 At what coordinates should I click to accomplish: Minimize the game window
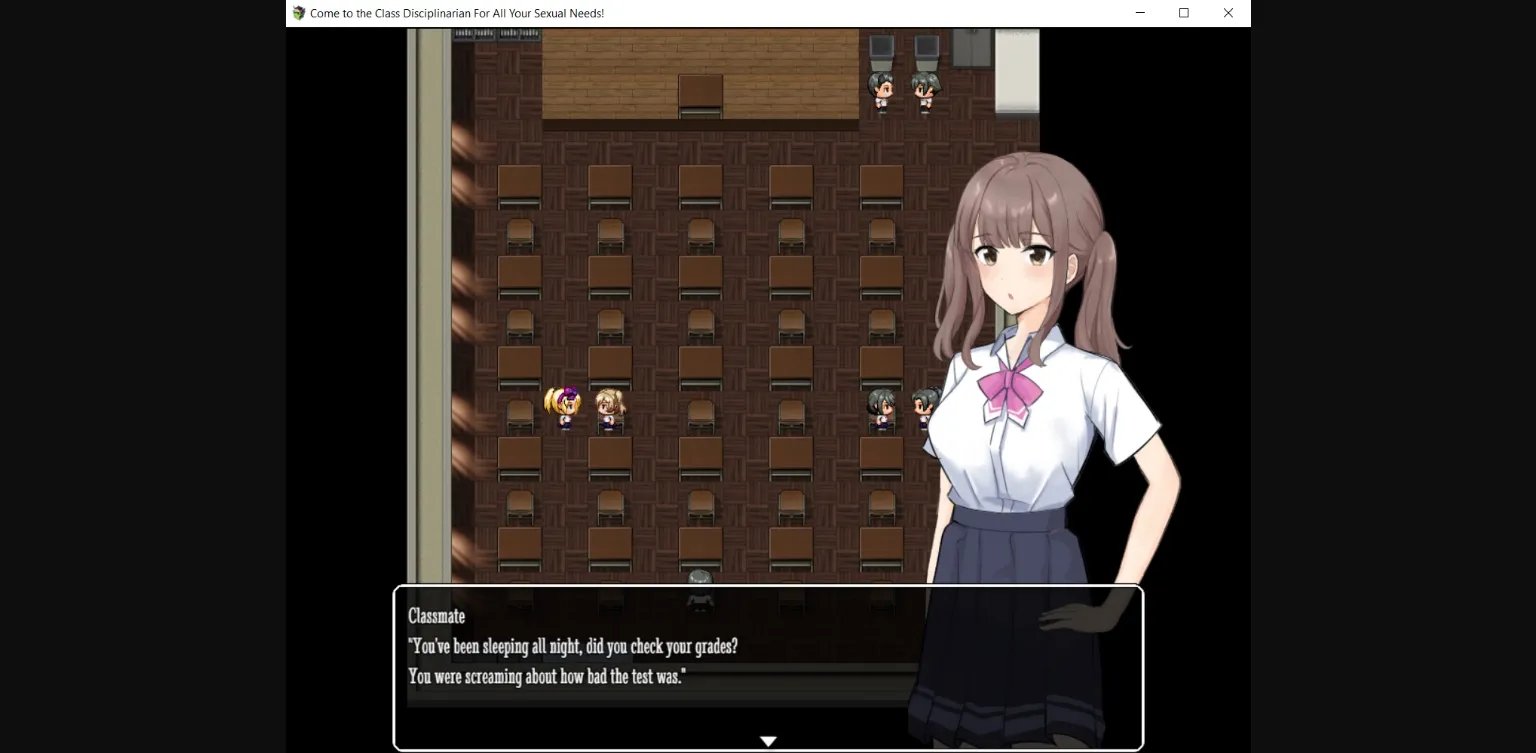(1140, 13)
